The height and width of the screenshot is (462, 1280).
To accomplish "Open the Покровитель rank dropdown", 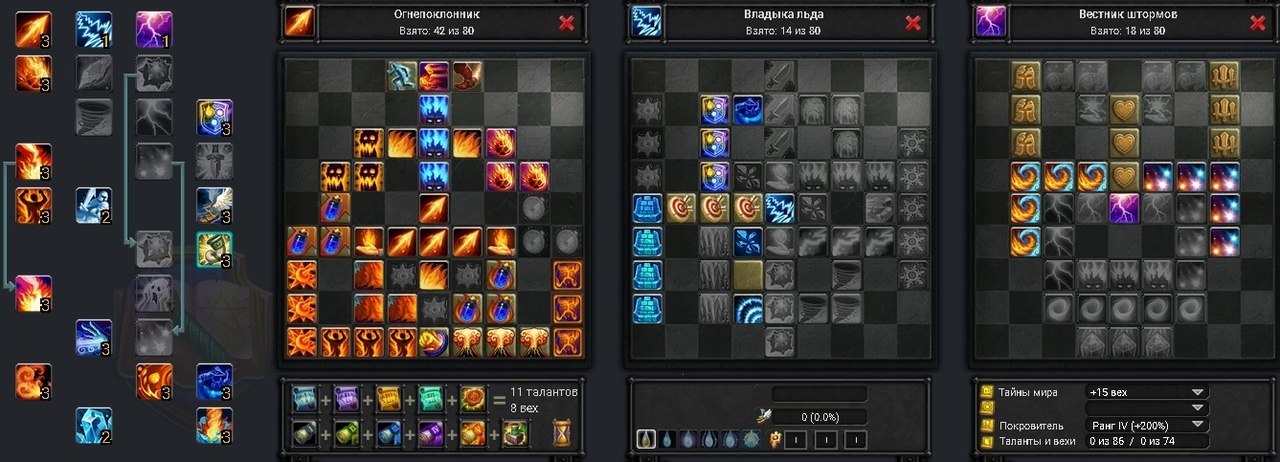I will [1196, 425].
